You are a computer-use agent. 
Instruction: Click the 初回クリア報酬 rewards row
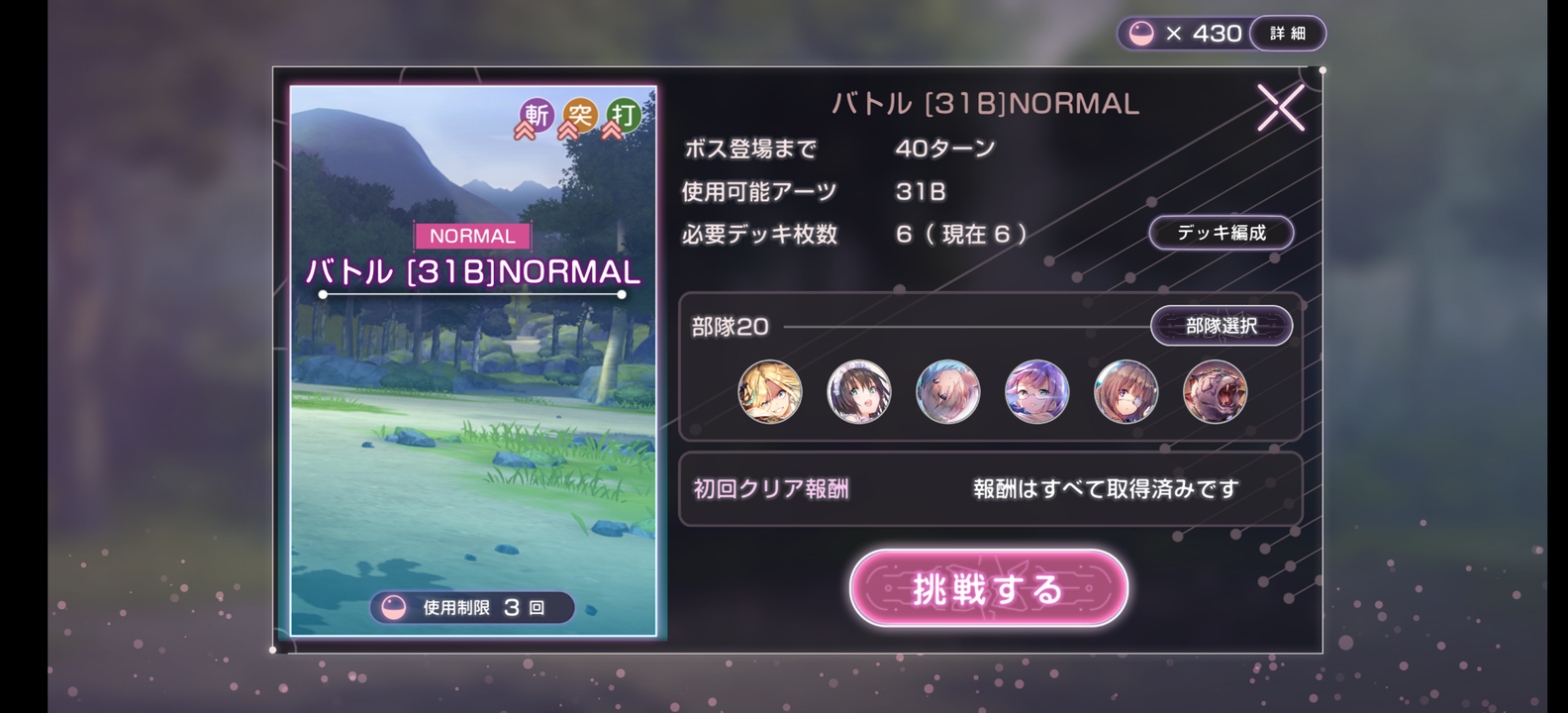pos(770,487)
